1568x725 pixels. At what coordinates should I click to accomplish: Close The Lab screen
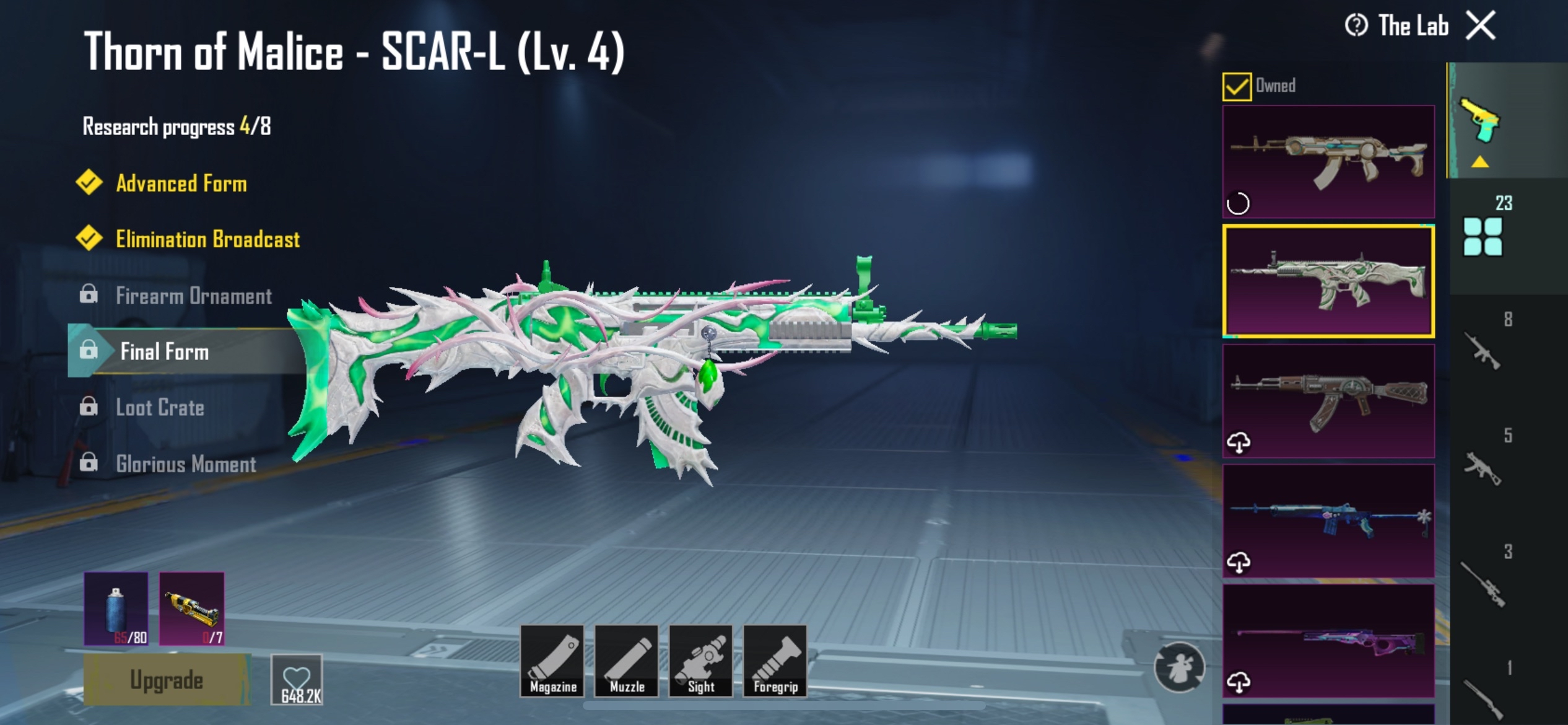(1481, 26)
